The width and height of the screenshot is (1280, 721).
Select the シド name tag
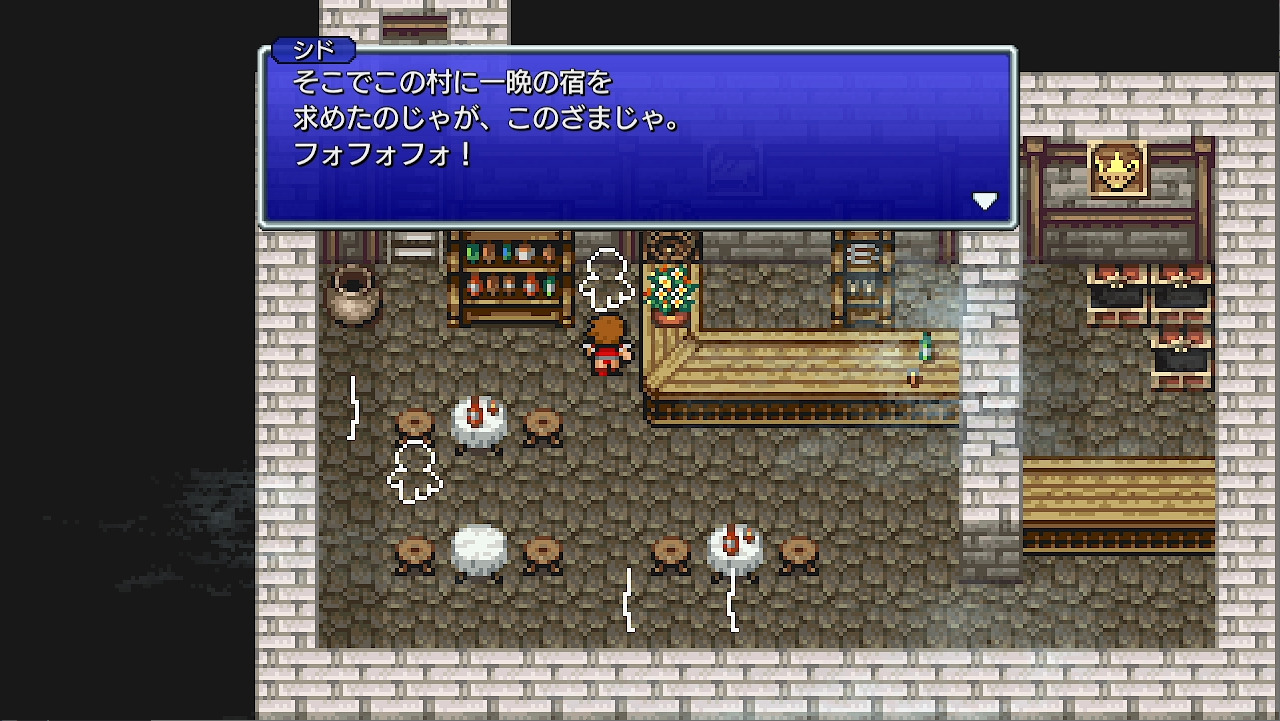click(x=315, y=48)
